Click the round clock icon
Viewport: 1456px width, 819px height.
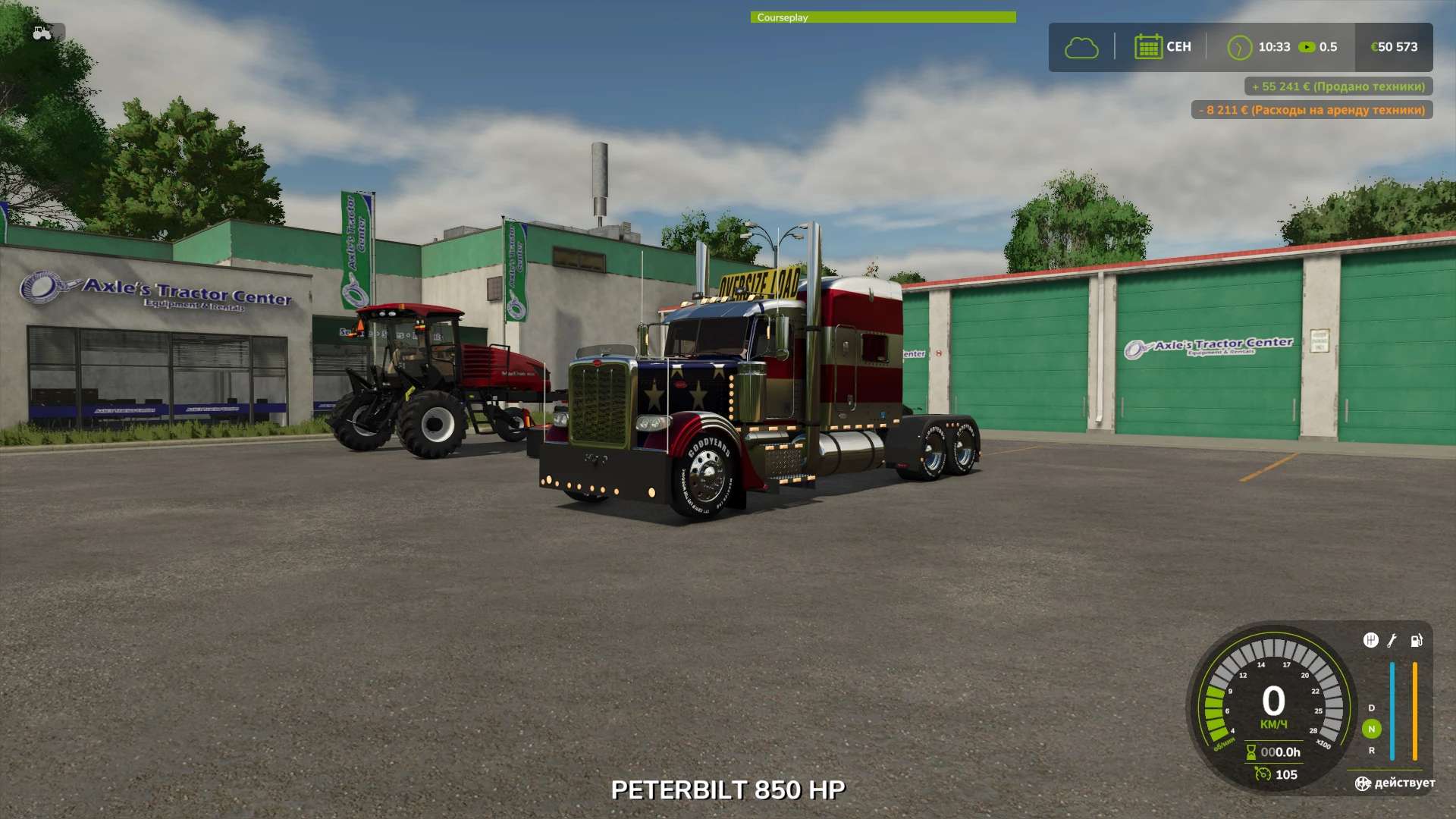(x=1239, y=48)
